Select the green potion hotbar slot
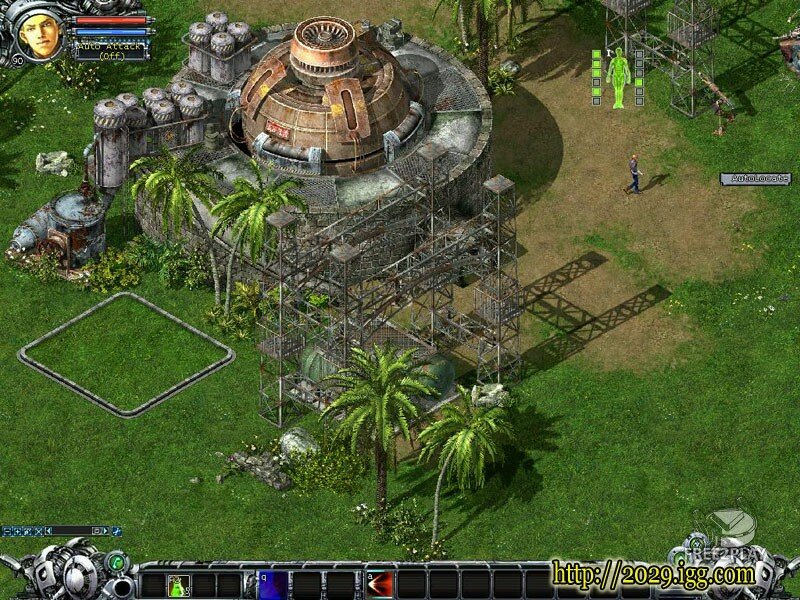Screen dimensions: 800x600 [x=179, y=585]
